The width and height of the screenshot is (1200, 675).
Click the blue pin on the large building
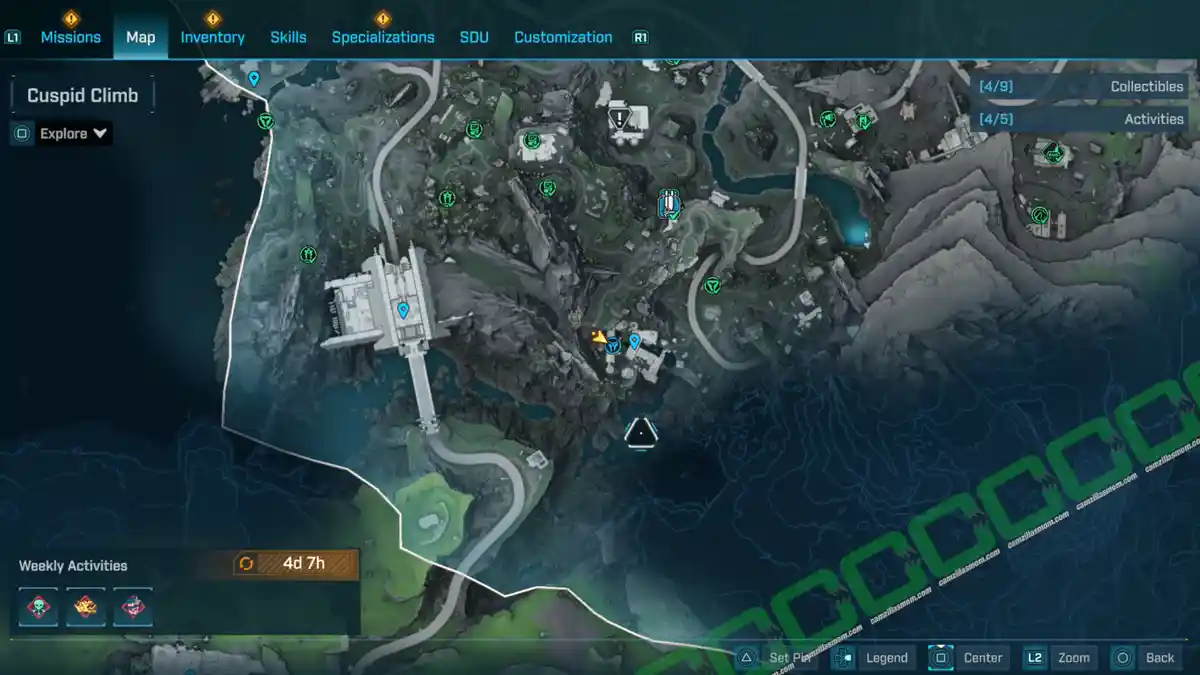(403, 311)
